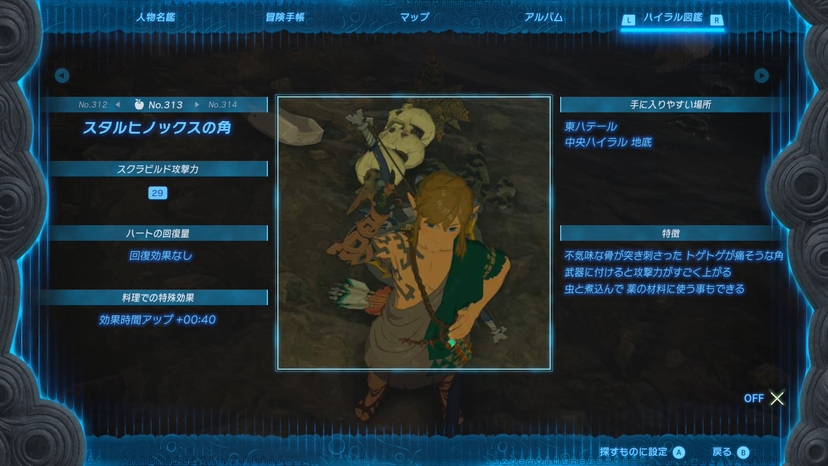
Task: Choose 探すものに設定 to track this item
Action: (x=641, y=452)
